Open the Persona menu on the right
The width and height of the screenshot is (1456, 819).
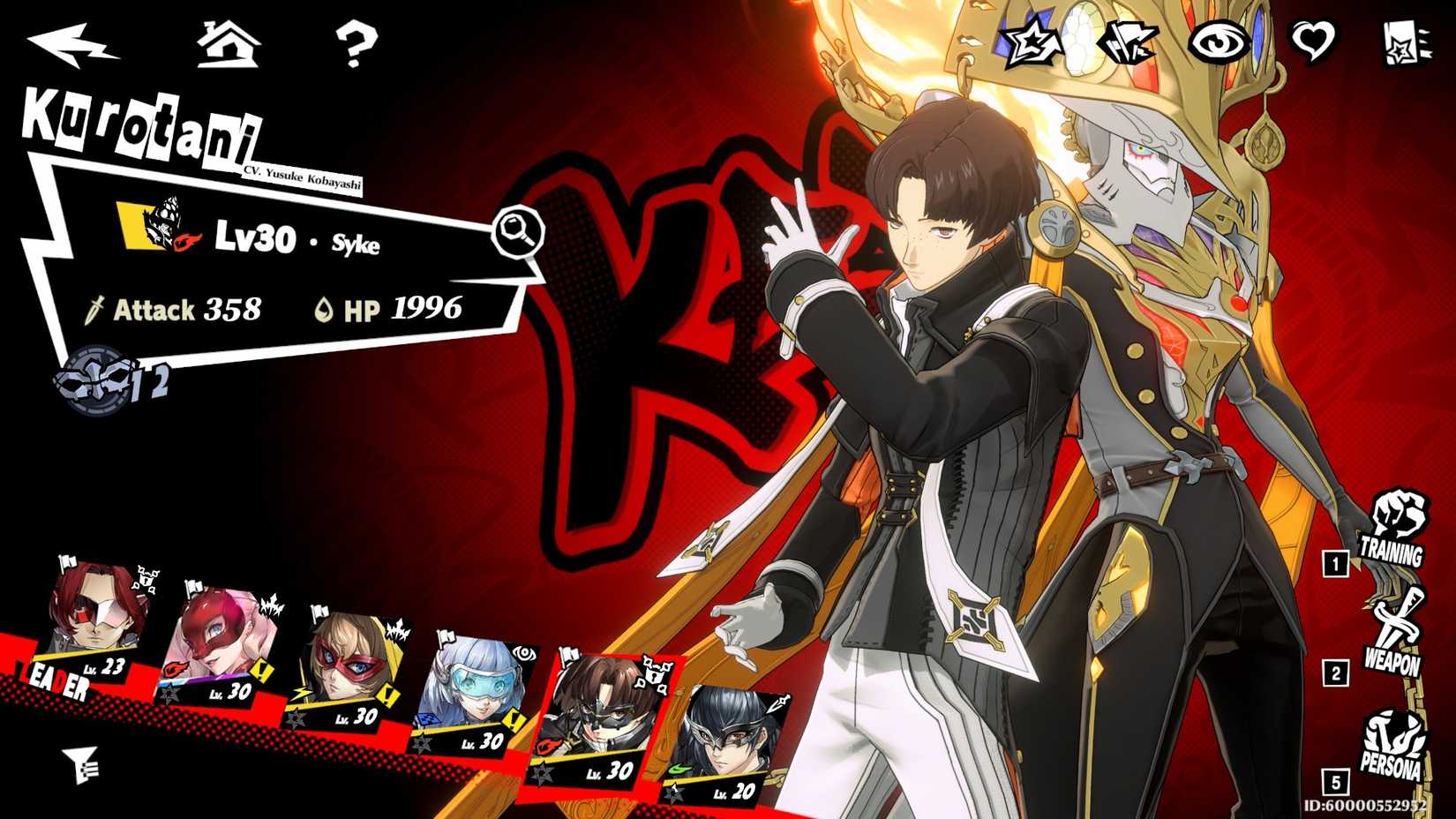1392,746
